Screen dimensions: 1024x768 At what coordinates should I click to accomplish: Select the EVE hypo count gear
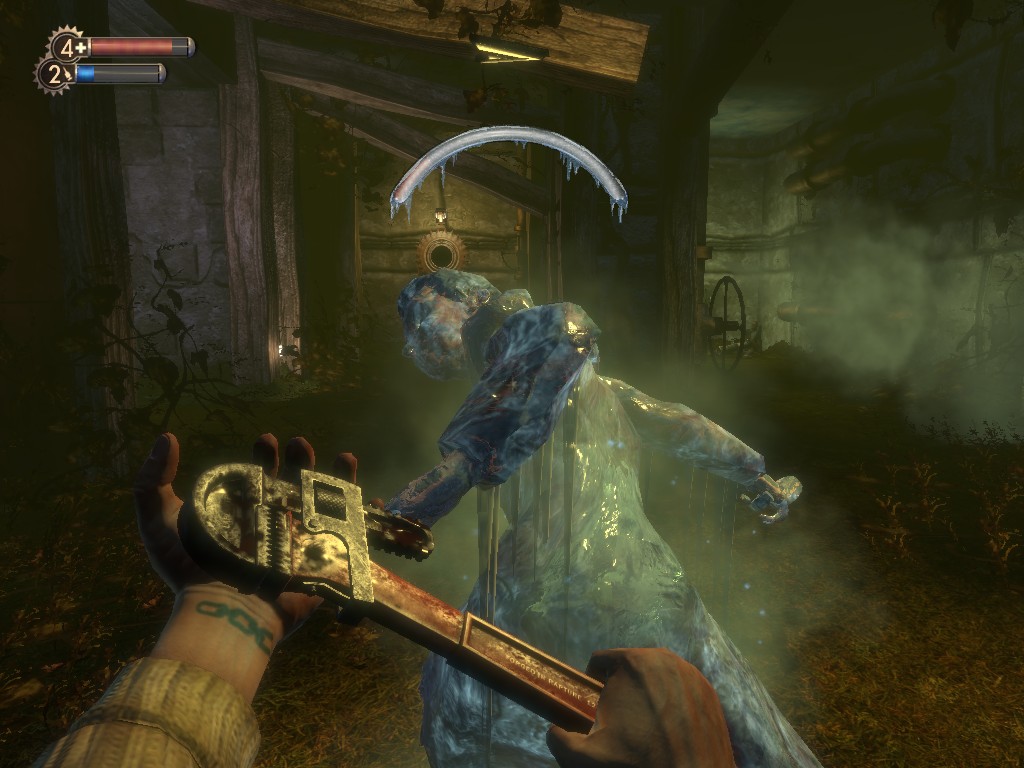pos(54,73)
